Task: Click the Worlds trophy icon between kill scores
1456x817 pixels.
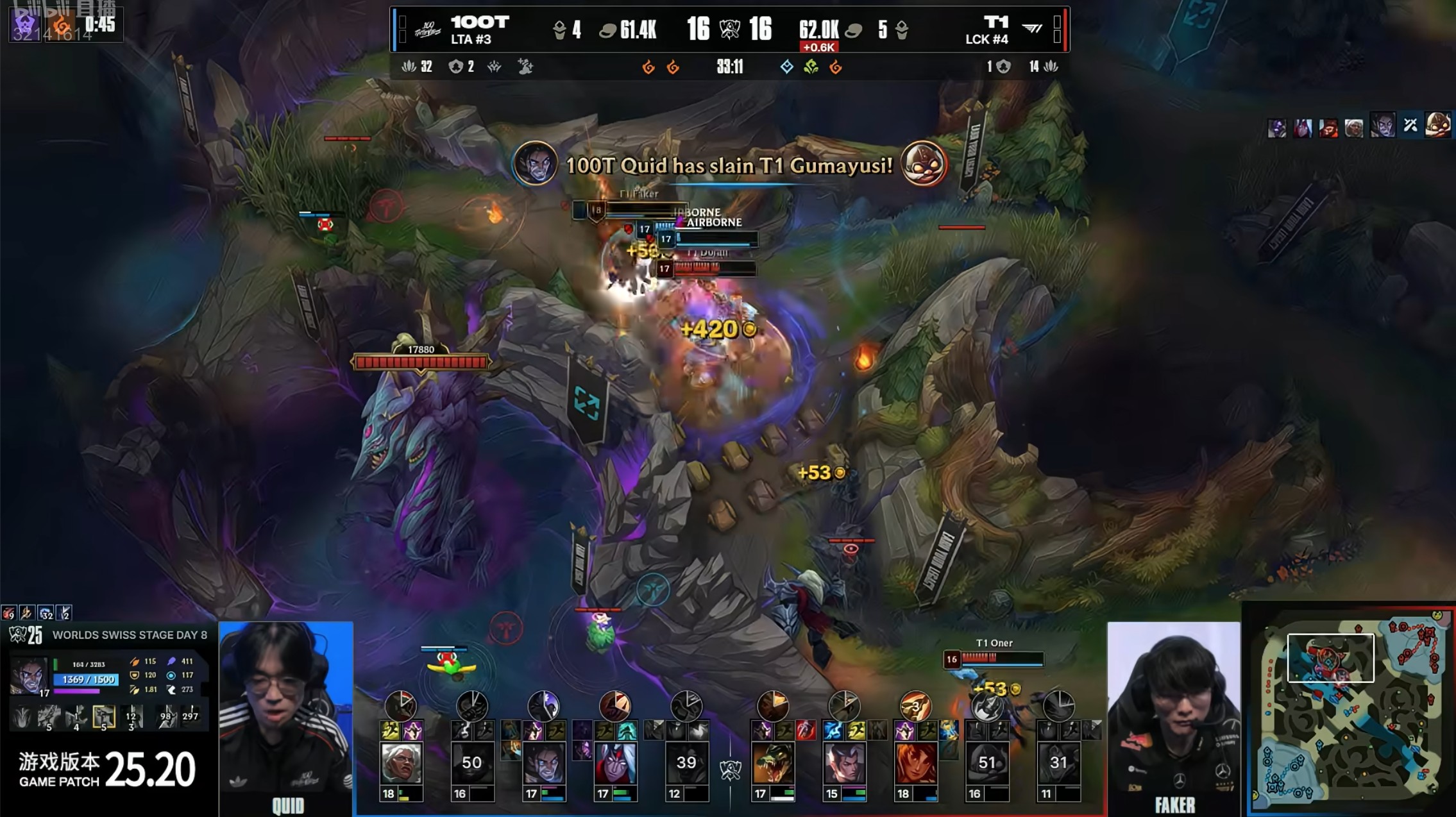Action: point(731,28)
